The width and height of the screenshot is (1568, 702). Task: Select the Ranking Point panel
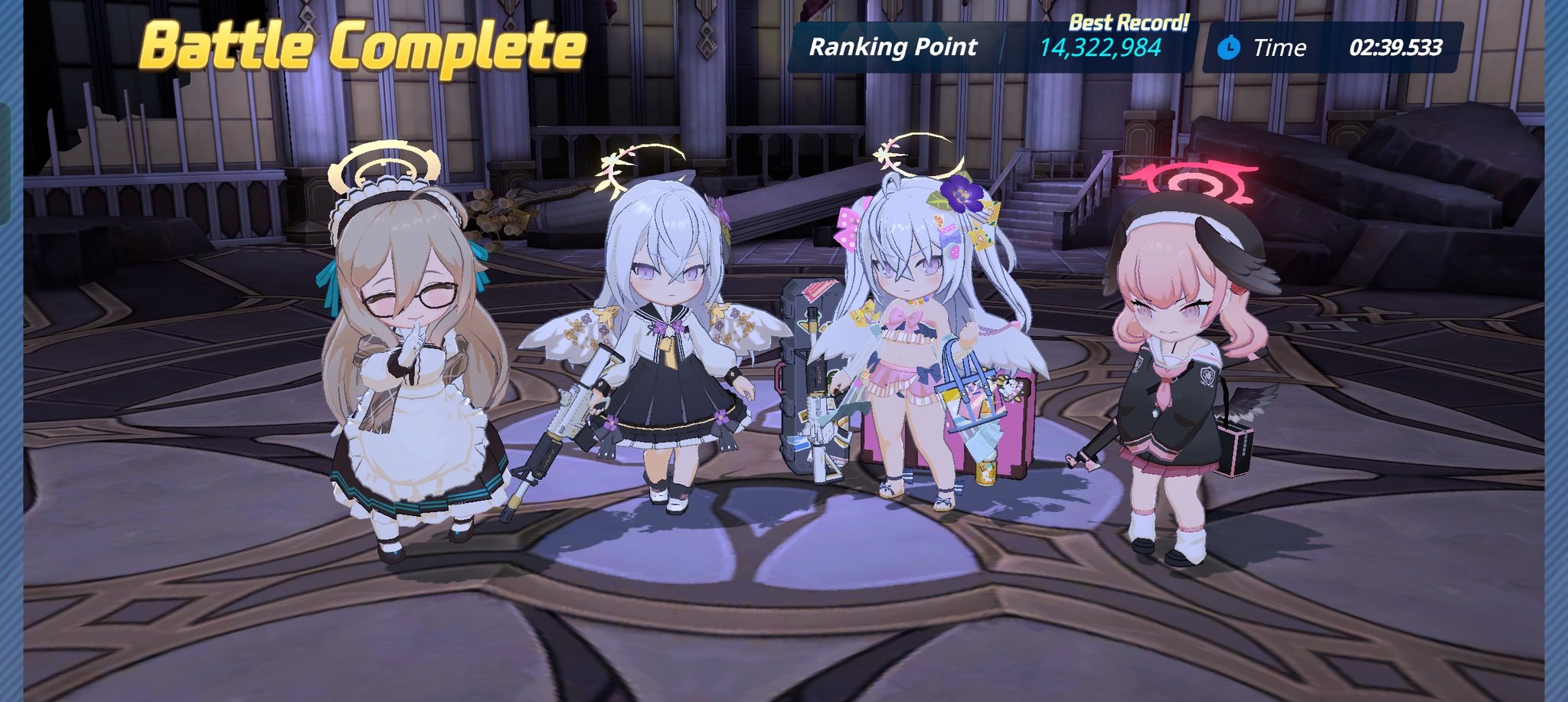click(892, 47)
